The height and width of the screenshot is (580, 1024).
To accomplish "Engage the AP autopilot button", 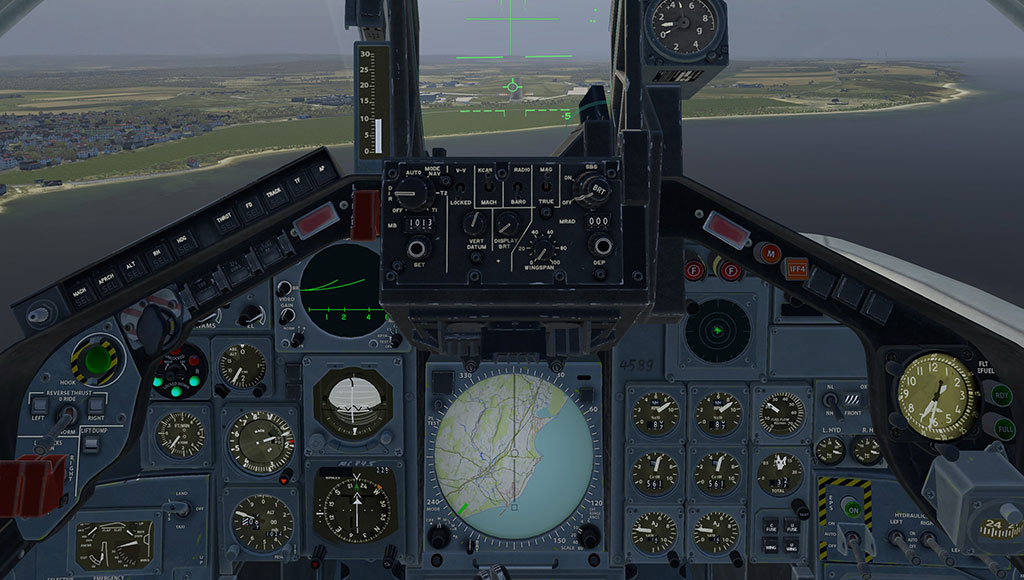I will coord(324,171).
